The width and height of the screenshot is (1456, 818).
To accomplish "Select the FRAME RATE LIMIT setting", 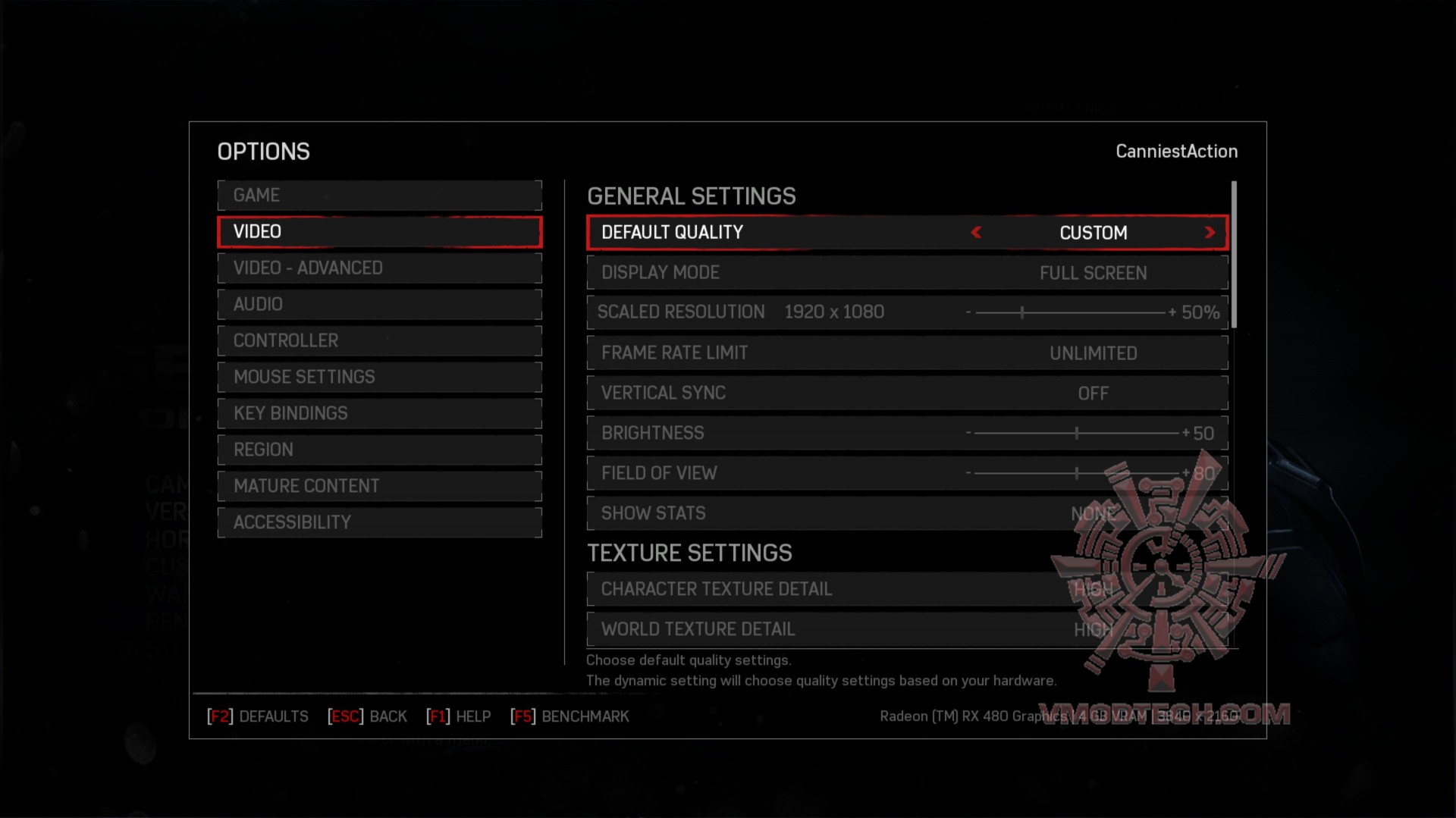I will (907, 353).
